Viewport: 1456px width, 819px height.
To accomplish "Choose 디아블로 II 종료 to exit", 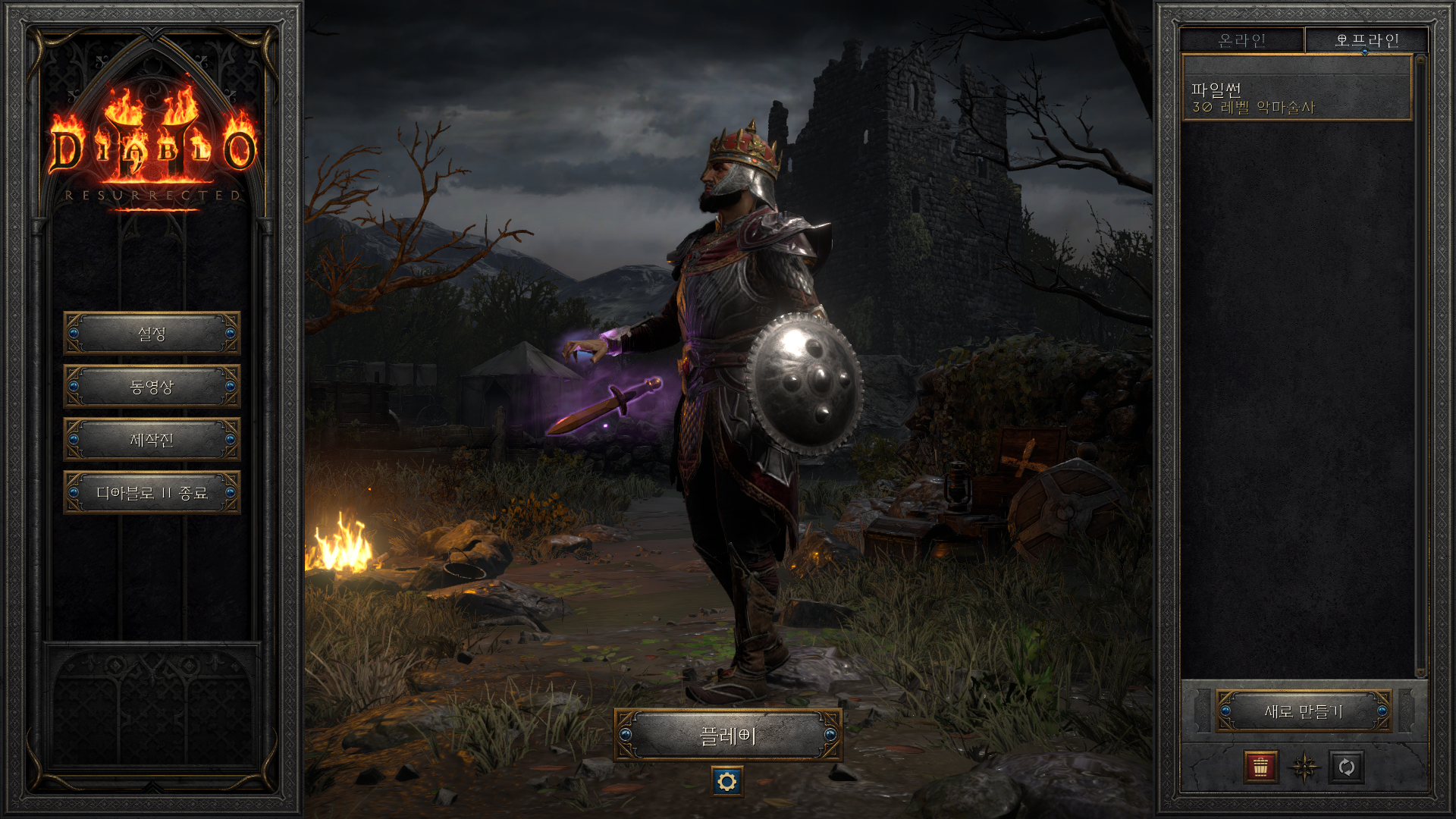I will (152, 493).
